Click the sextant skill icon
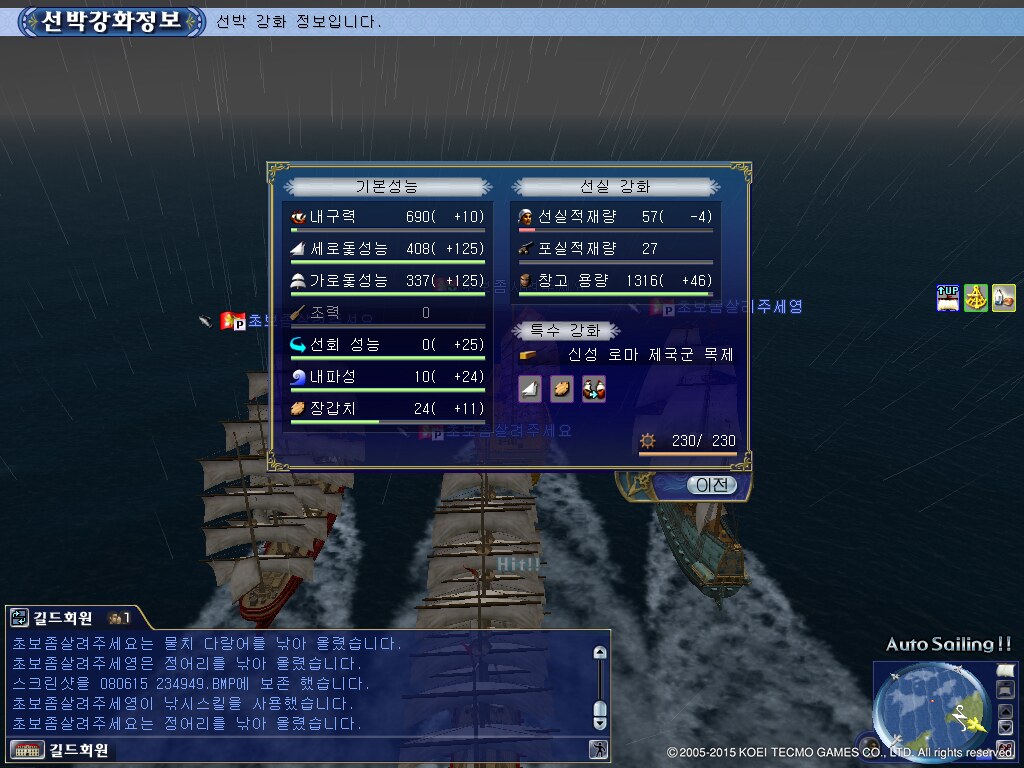The width and height of the screenshot is (1024, 768). point(976,297)
